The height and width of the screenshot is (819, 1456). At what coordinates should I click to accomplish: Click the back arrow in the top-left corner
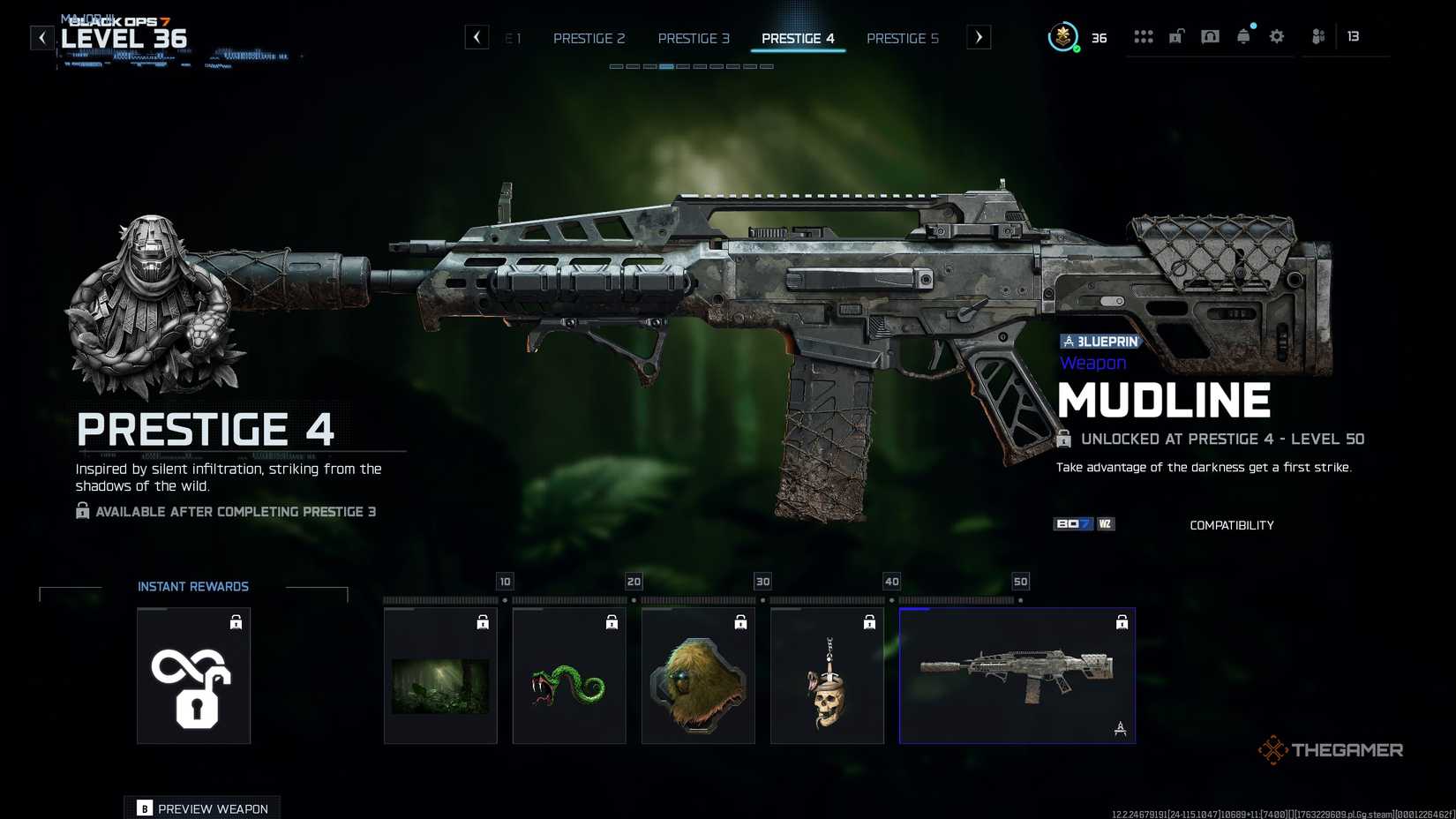tap(41, 37)
